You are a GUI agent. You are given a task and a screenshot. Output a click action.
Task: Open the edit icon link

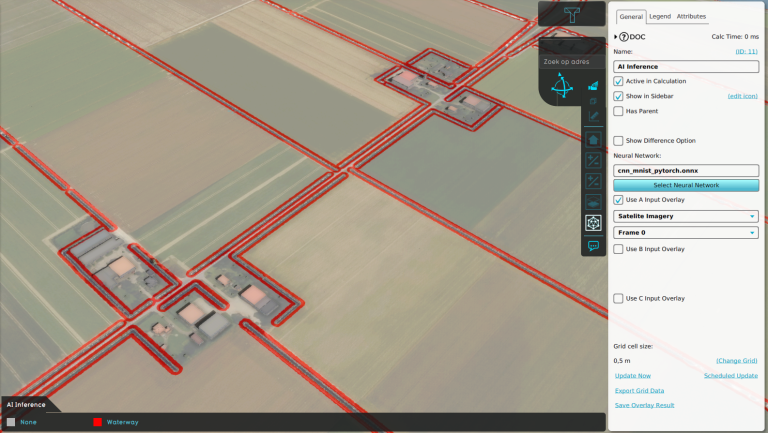[x=742, y=96]
